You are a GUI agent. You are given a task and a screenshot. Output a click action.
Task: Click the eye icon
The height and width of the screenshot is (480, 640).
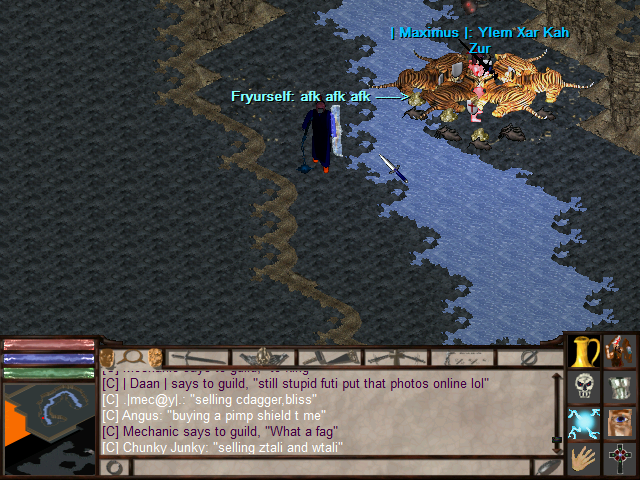[621, 424]
